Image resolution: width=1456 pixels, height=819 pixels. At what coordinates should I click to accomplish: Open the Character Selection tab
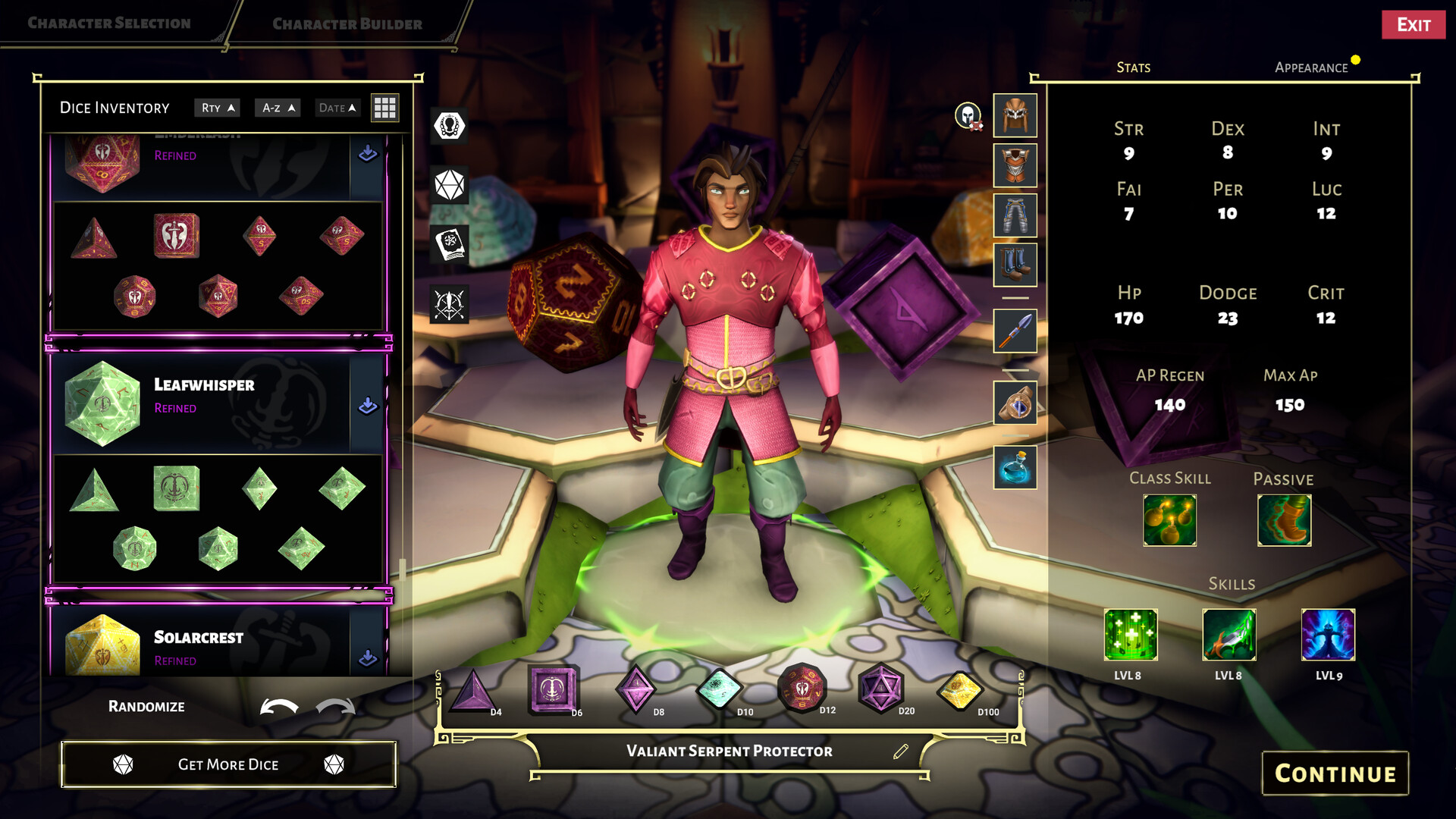tap(109, 24)
